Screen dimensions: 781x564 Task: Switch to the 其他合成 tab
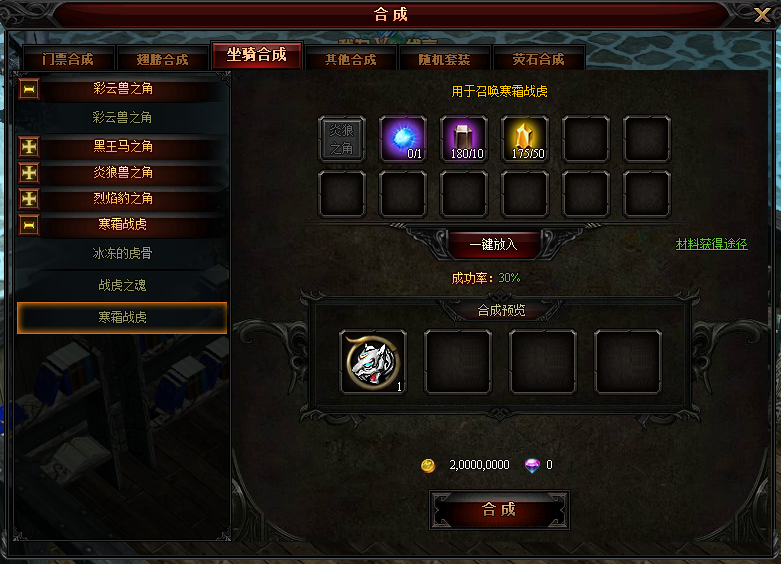coord(351,59)
